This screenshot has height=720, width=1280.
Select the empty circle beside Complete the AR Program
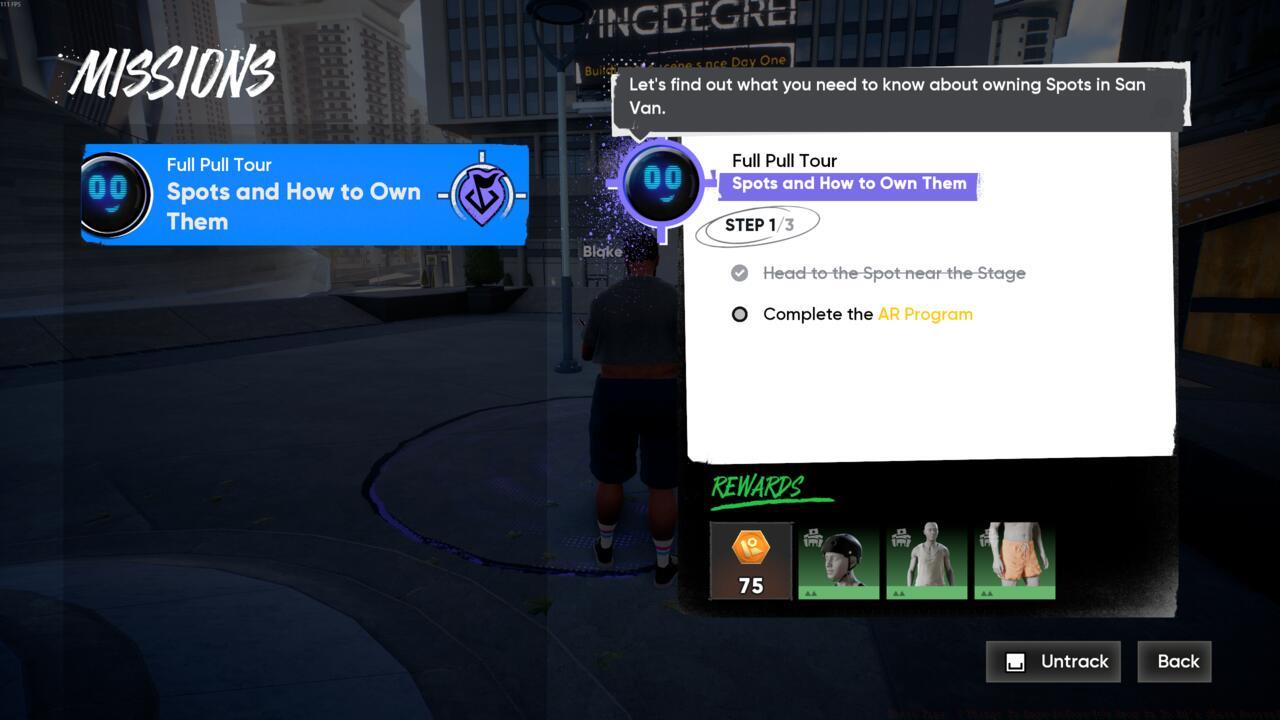740,314
